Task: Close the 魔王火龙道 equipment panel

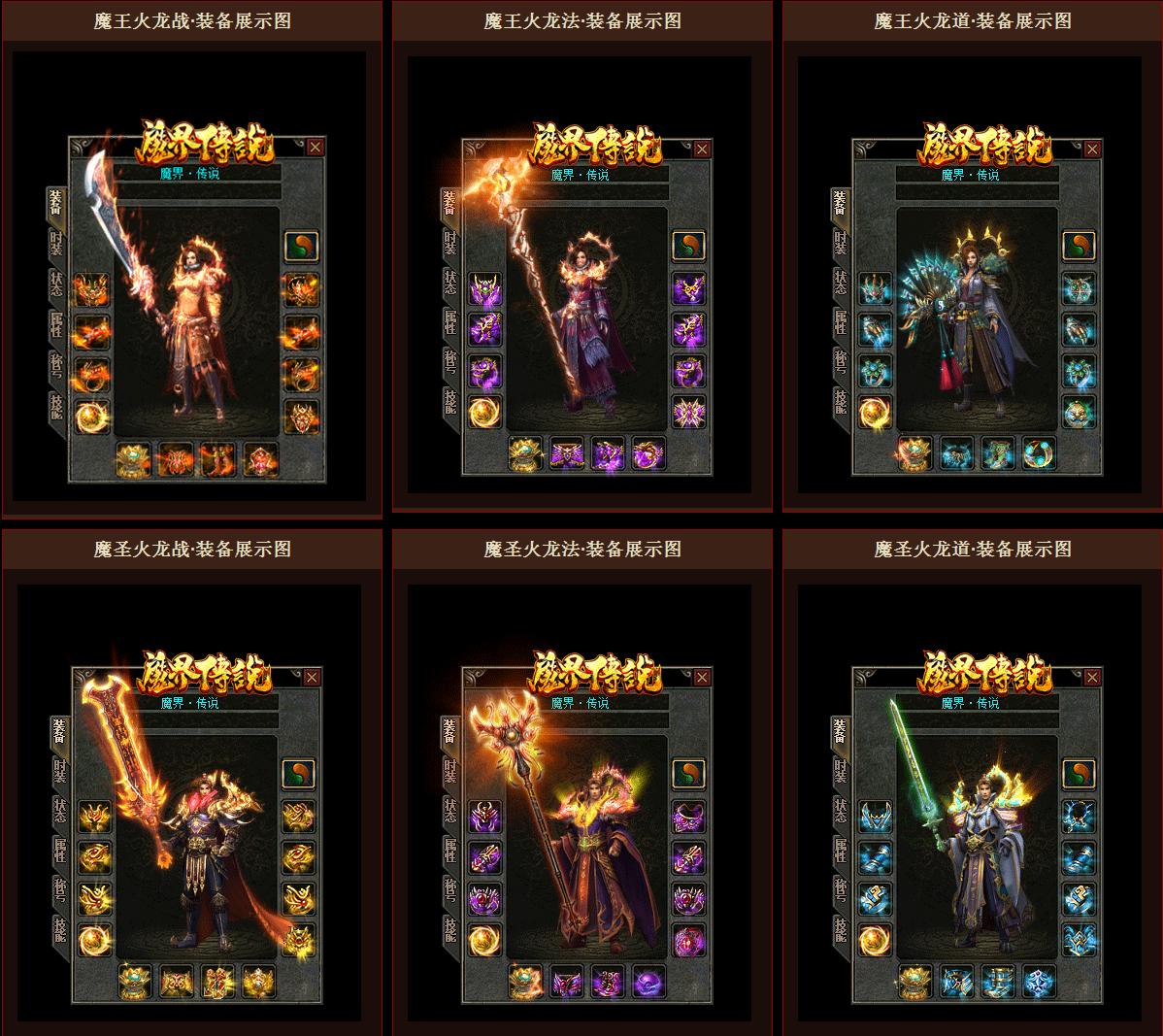Action: click(1092, 149)
